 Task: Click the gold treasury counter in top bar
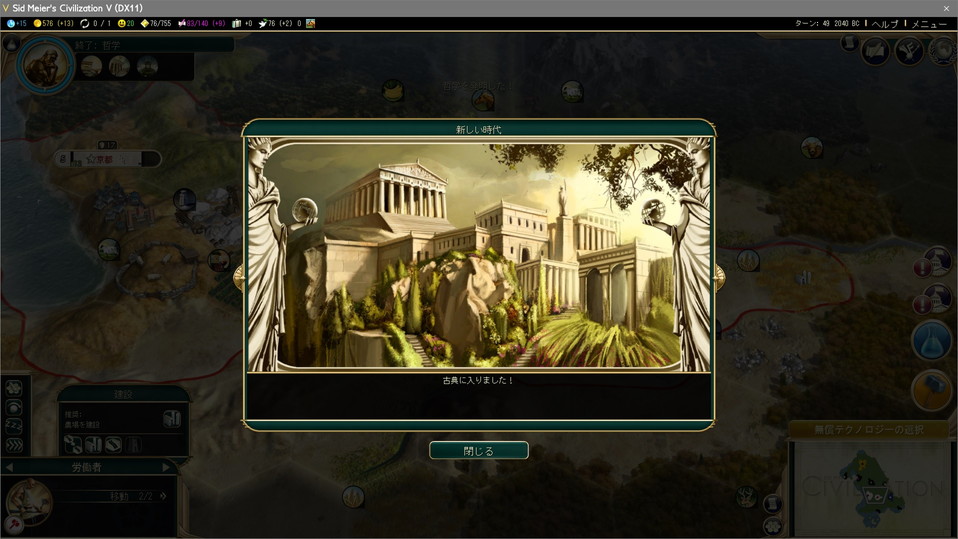[x=53, y=24]
